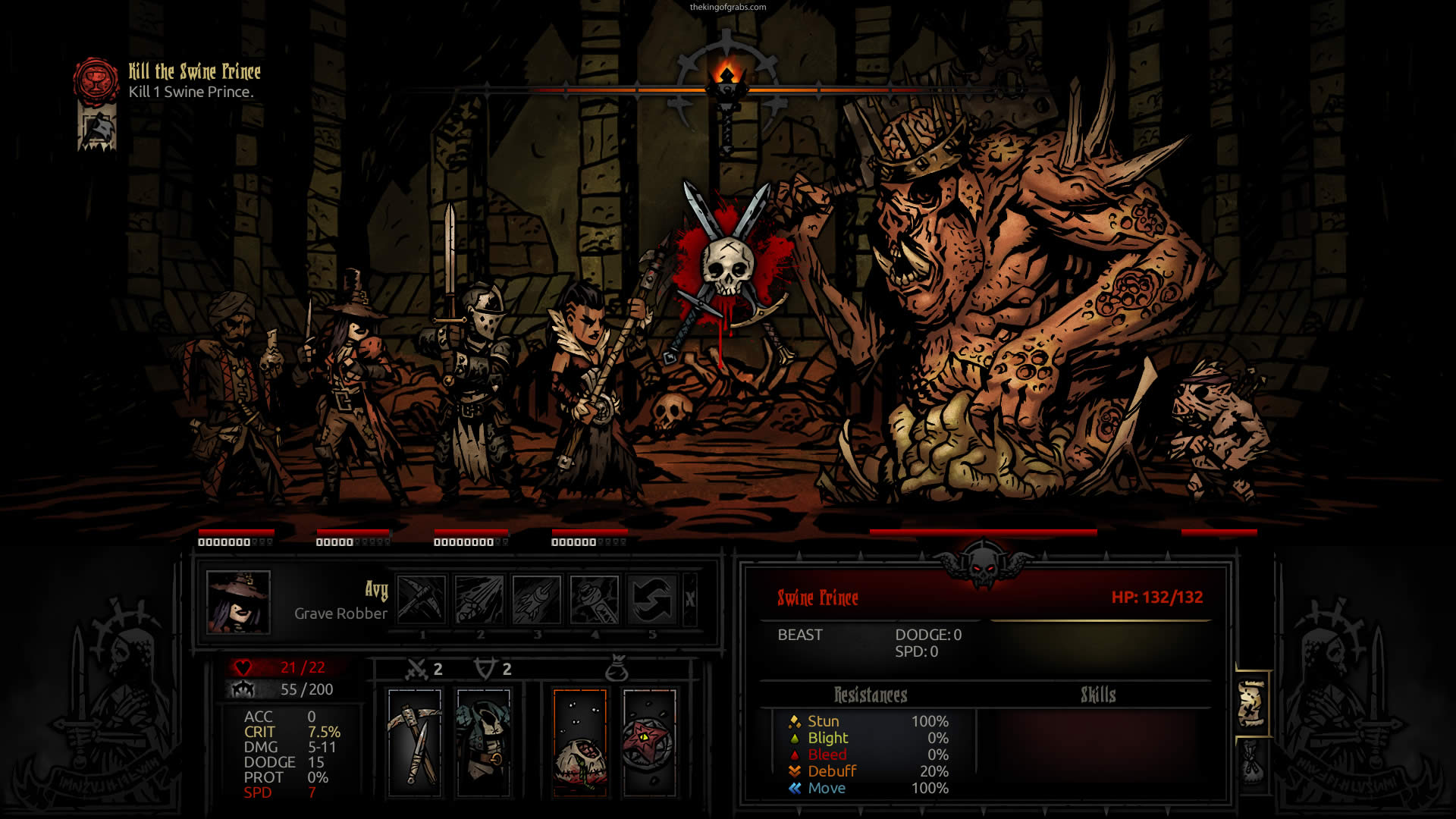Choose the thrown daggers skill in slot 2

(x=479, y=599)
